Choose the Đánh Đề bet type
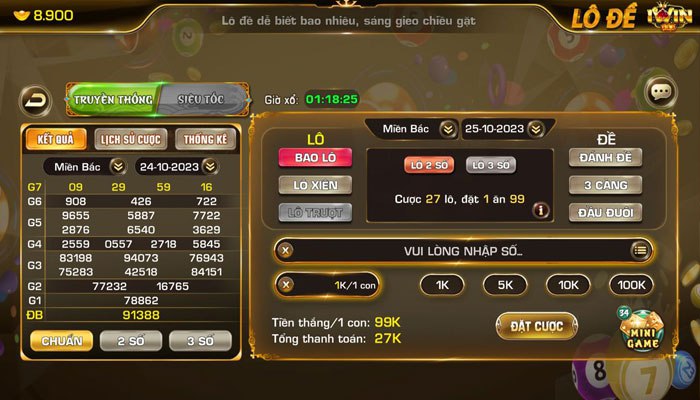The height and width of the screenshot is (400, 700). [x=606, y=157]
